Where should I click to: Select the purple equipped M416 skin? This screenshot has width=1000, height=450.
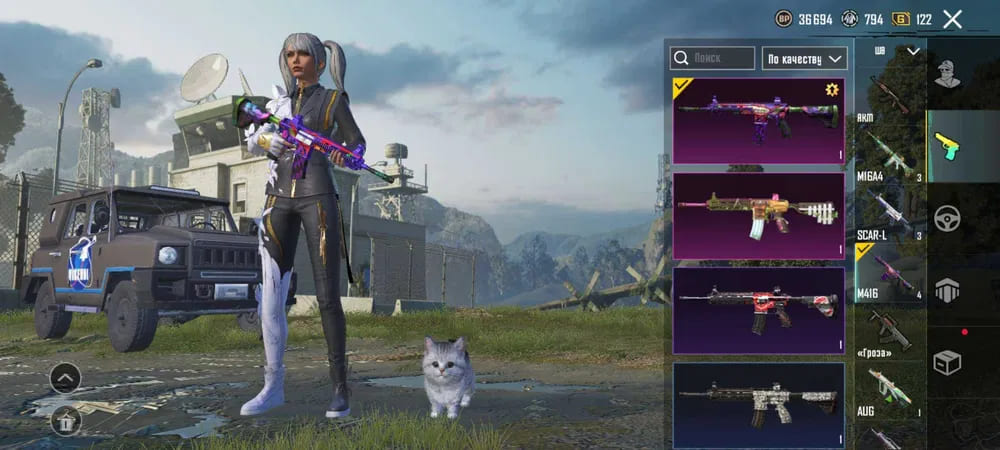[758, 120]
